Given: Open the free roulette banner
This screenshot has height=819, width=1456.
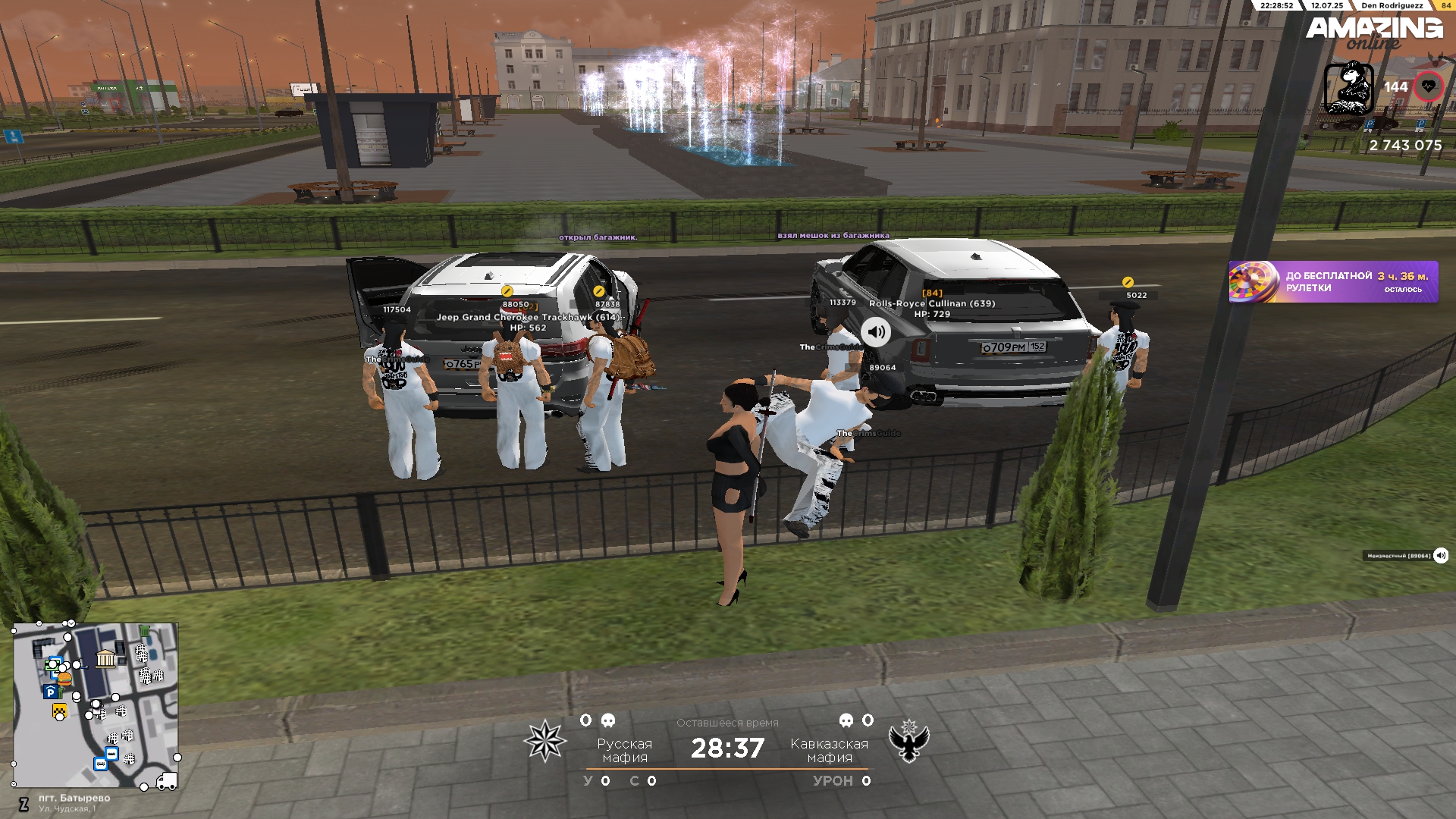Looking at the screenshot, I should point(1332,282).
